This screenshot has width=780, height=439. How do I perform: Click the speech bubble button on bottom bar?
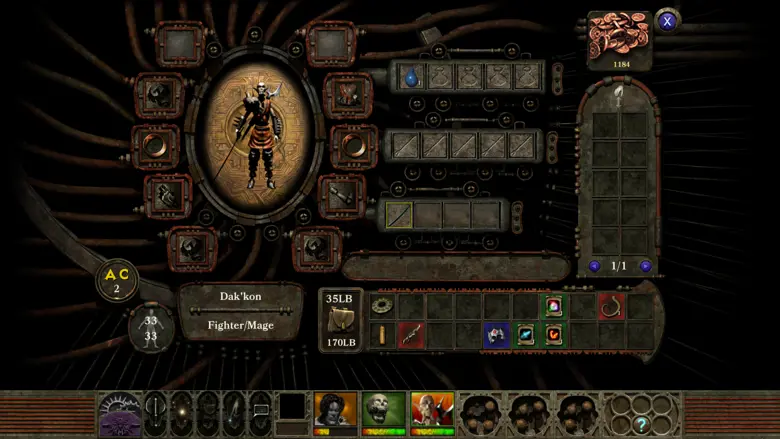pos(261,410)
